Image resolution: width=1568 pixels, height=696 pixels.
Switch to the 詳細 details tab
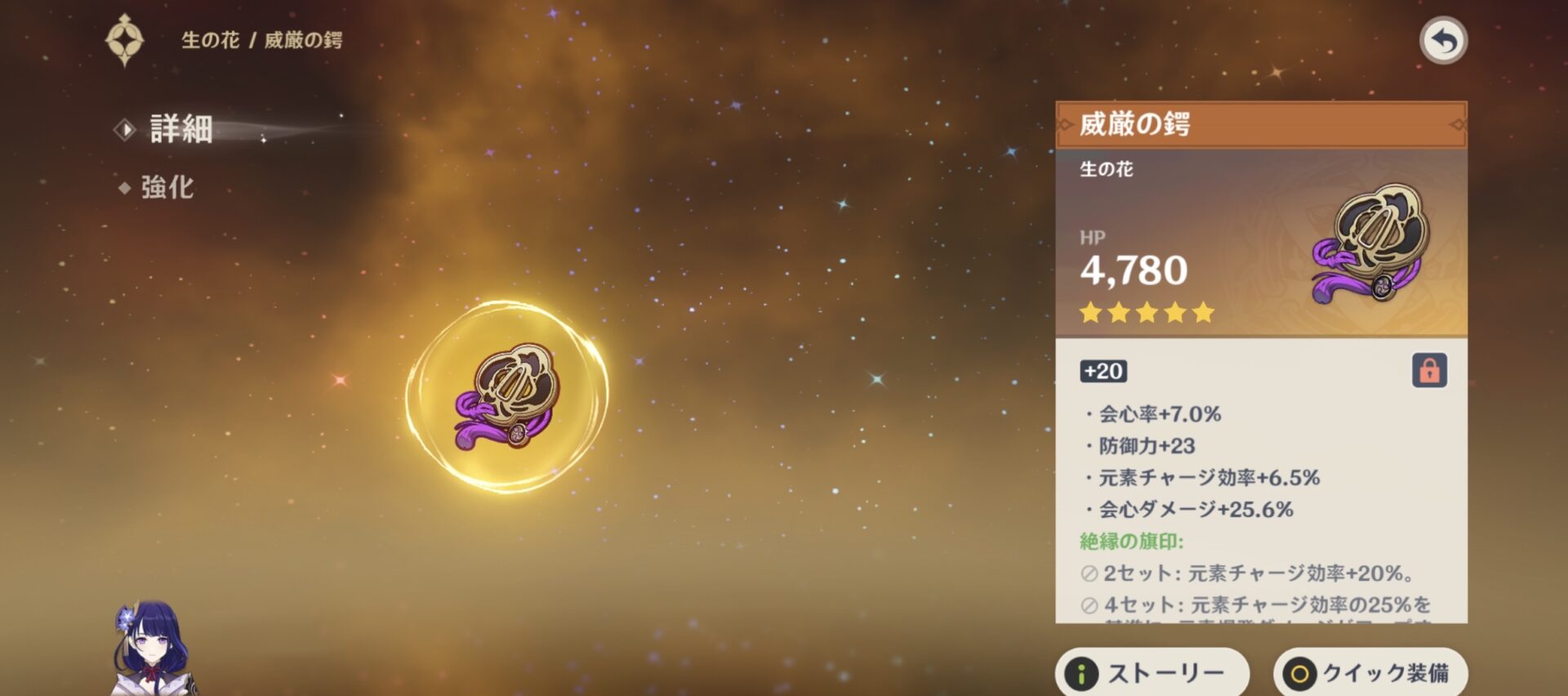(x=180, y=129)
